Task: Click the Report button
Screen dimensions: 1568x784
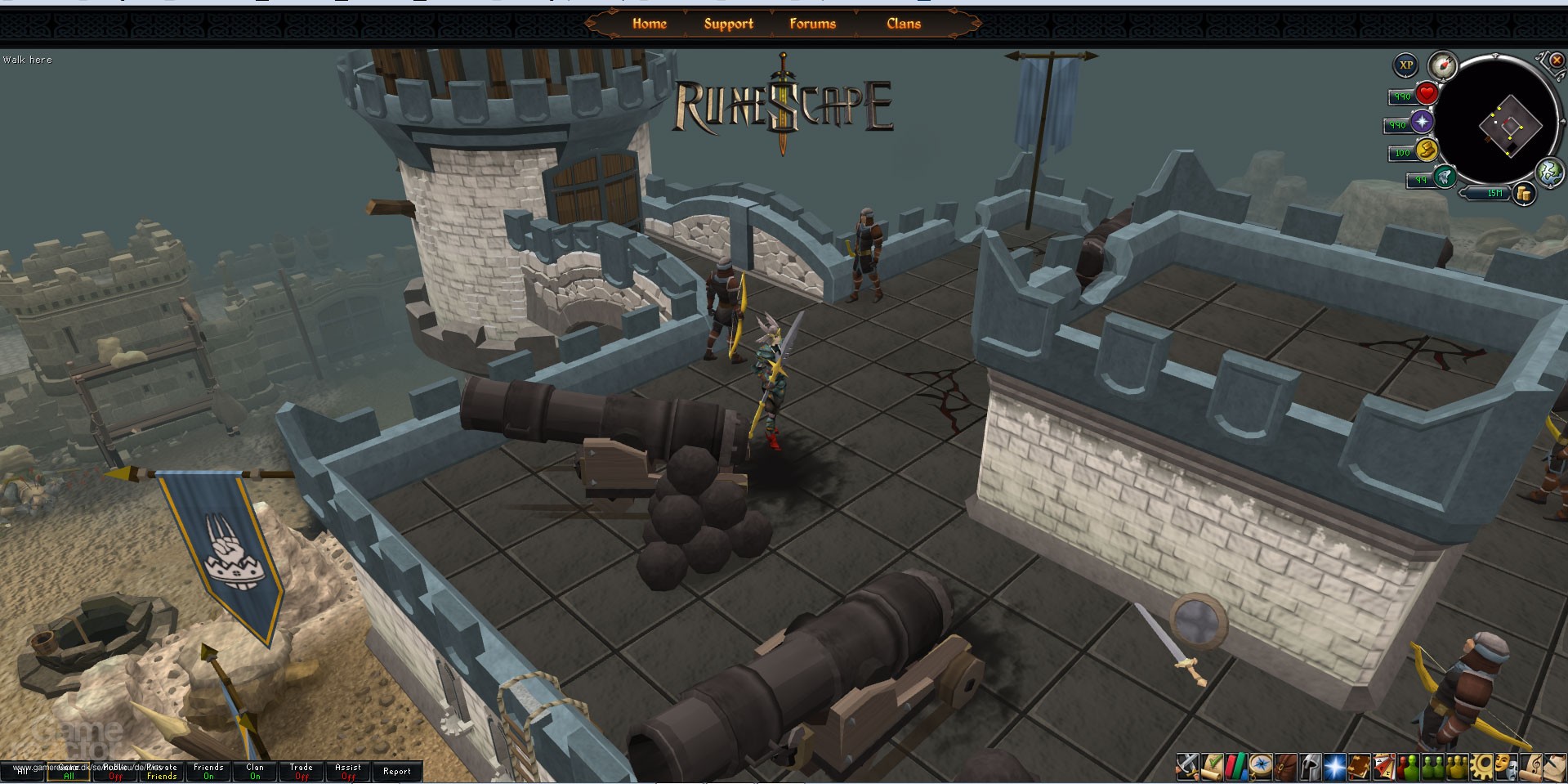Action: (397, 771)
